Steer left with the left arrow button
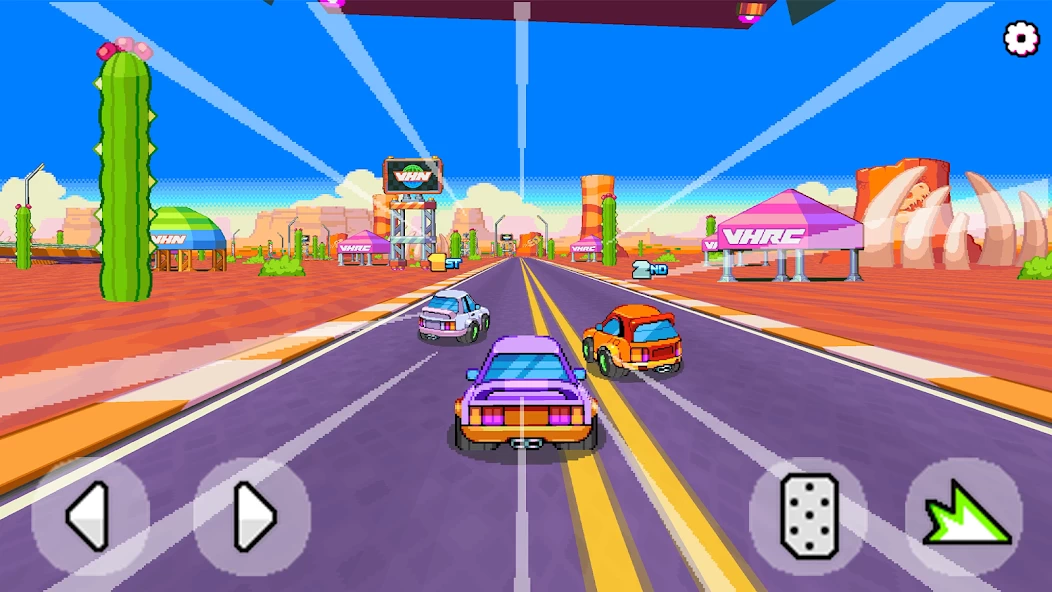The image size is (1052, 592). click(90, 516)
